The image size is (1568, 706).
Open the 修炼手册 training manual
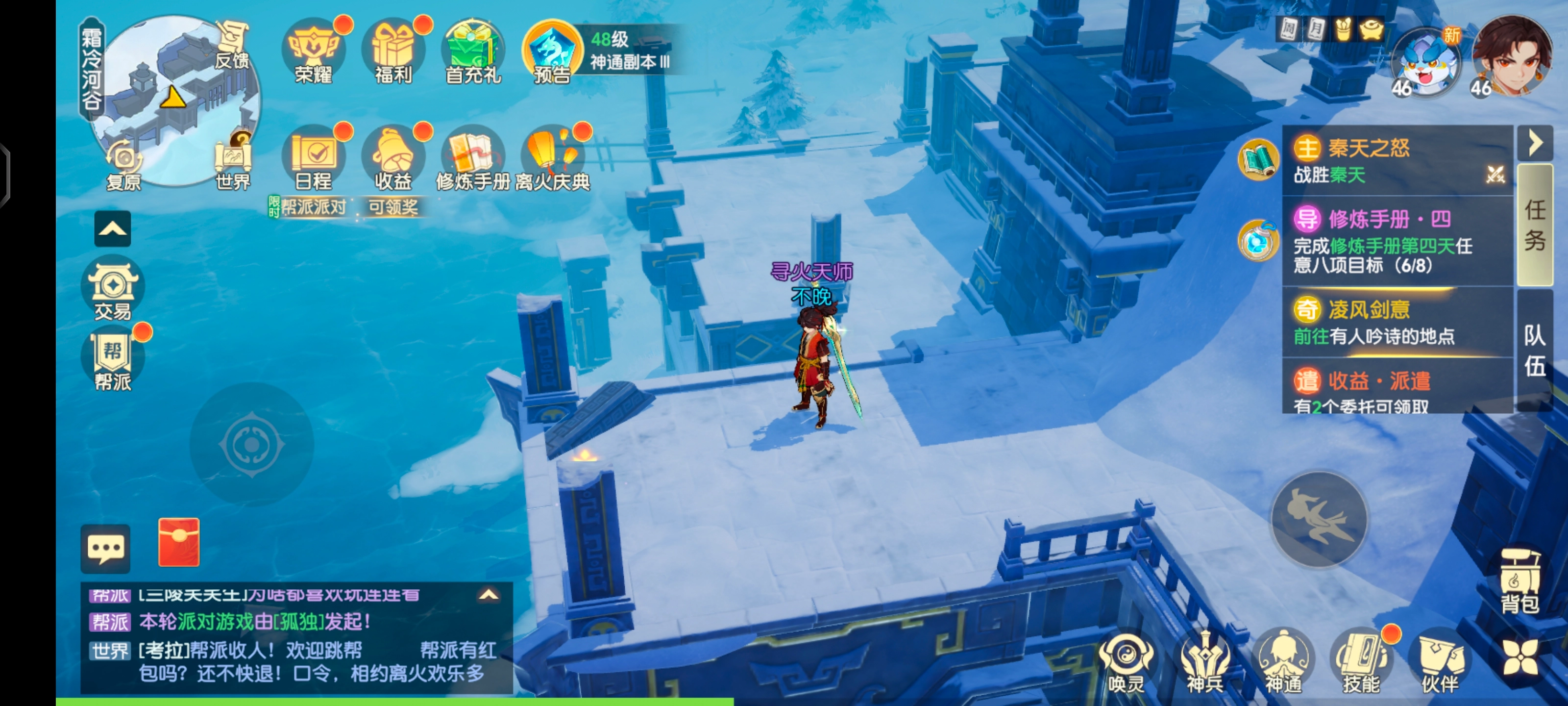click(473, 157)
